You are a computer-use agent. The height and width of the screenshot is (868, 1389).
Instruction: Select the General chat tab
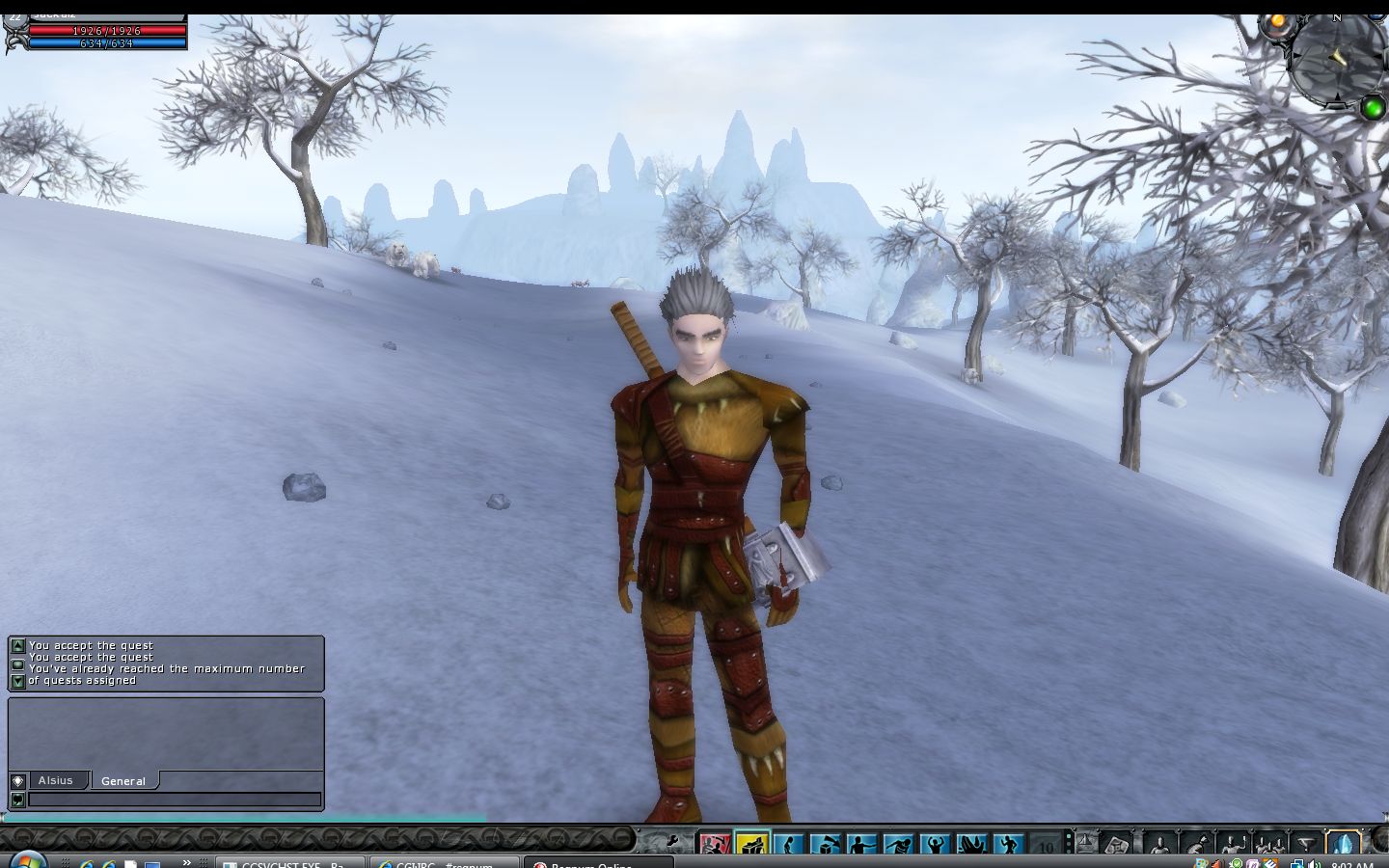[x=123, y=781]
